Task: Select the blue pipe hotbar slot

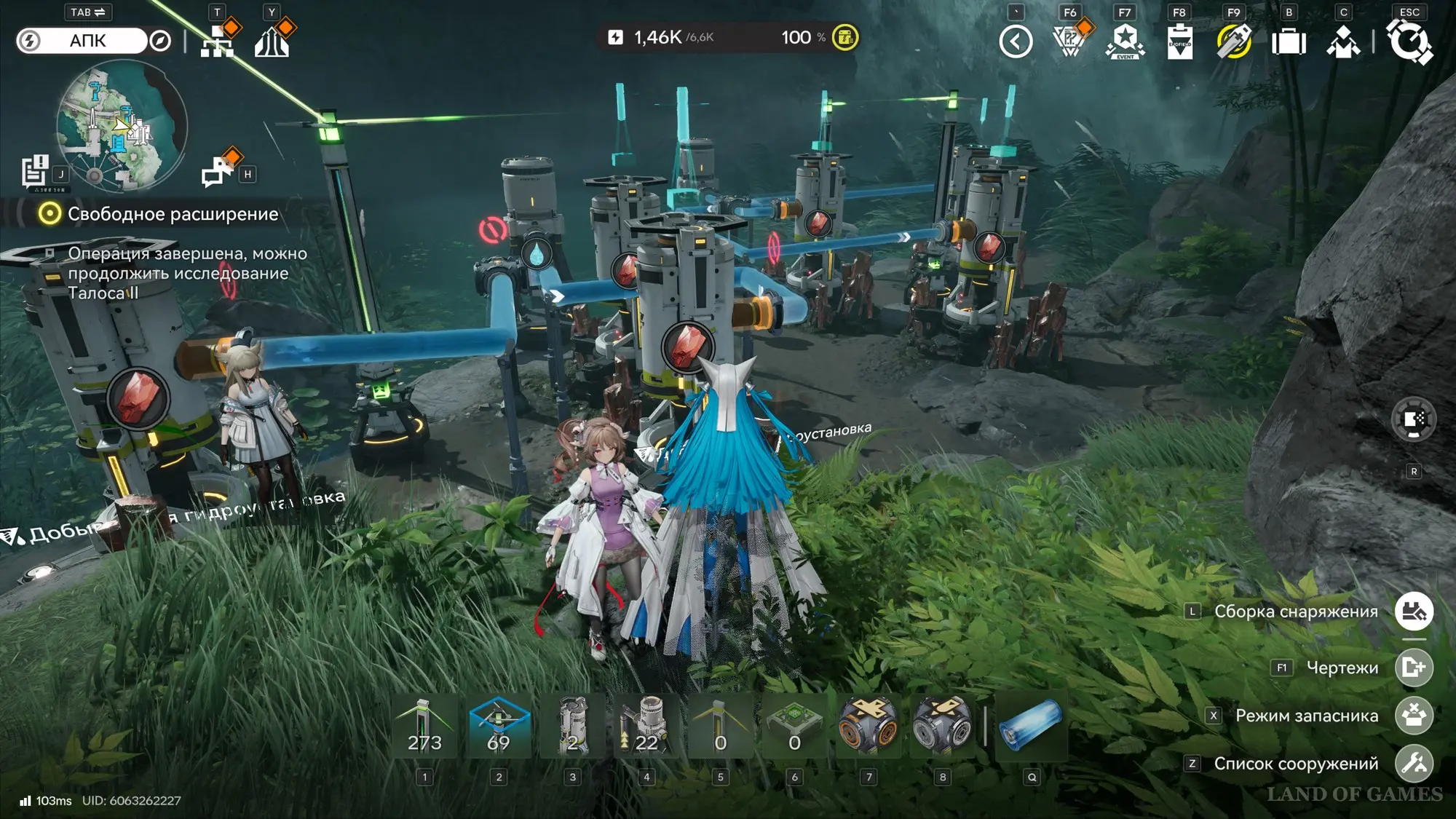Action: 1031,725
